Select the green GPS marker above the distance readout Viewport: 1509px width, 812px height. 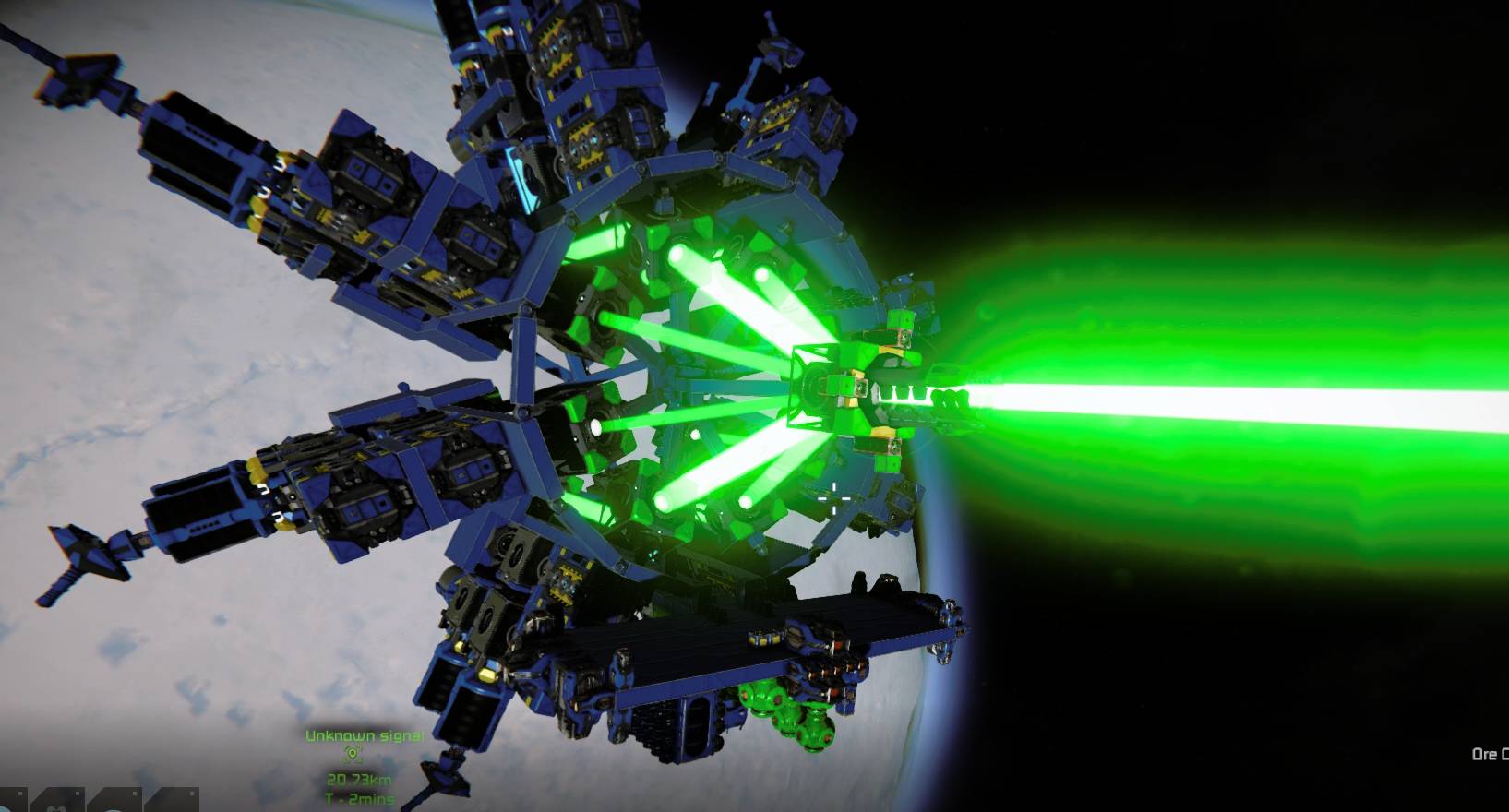pyautogui.click(x=353, y=753)
